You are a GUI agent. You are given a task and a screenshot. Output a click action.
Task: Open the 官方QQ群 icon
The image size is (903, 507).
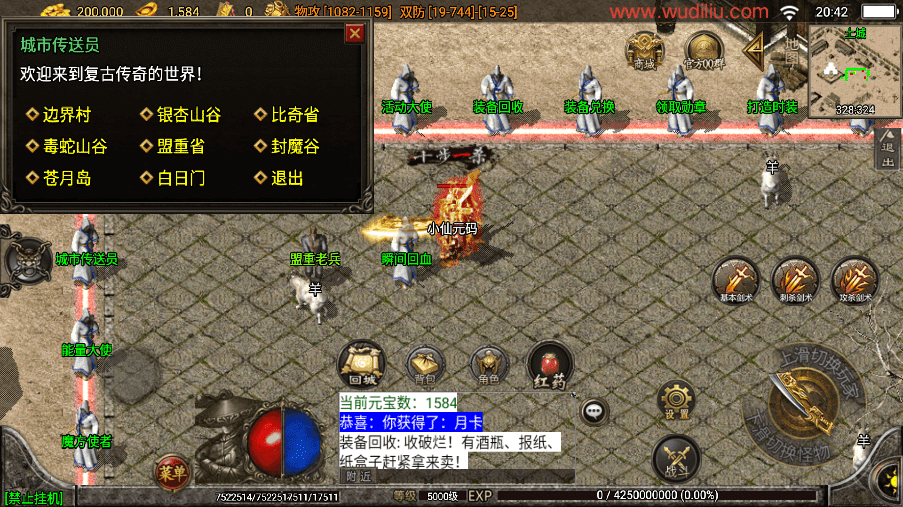[705, 50]
